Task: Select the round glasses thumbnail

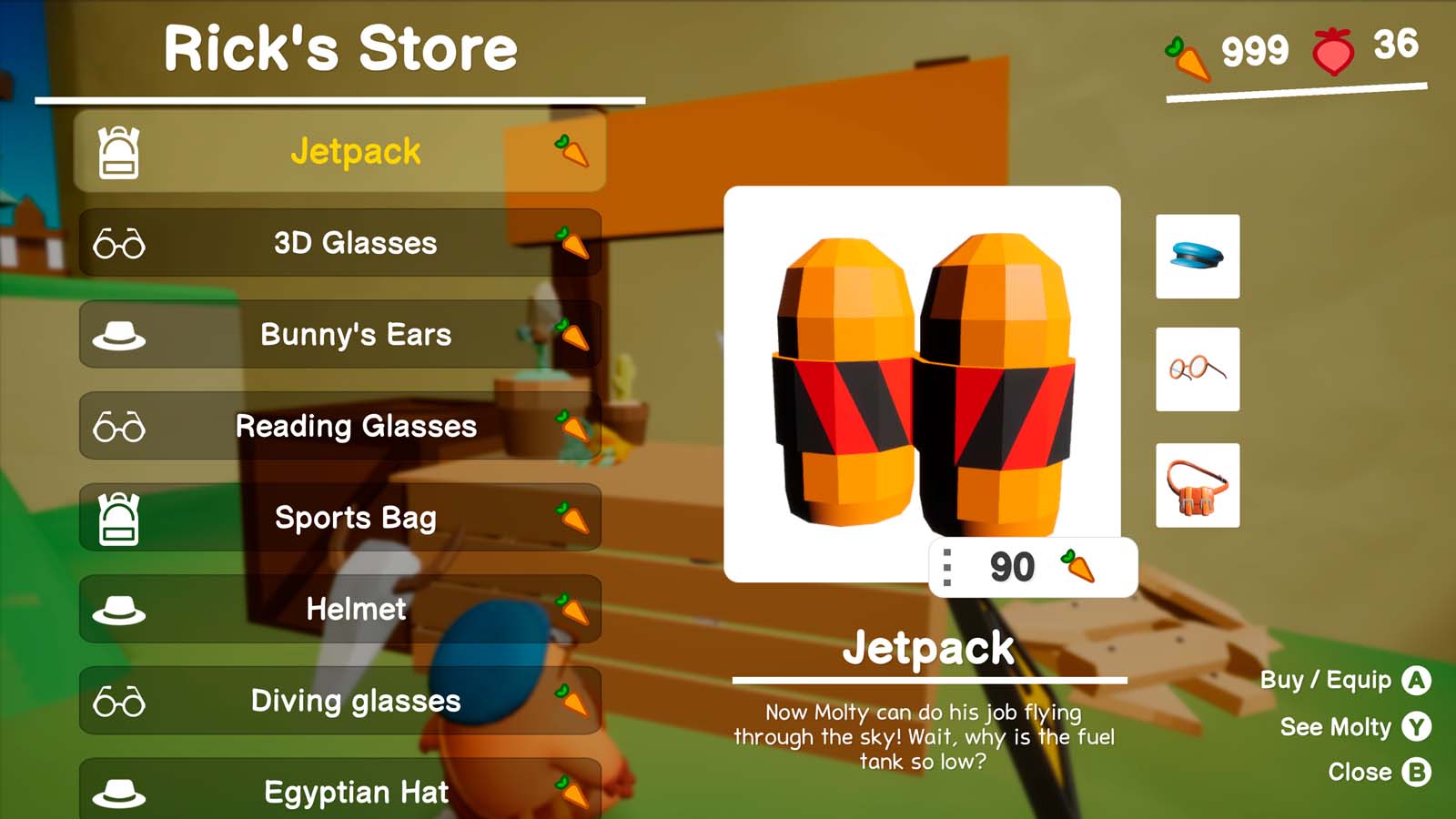Action: tap(1197, 369)
